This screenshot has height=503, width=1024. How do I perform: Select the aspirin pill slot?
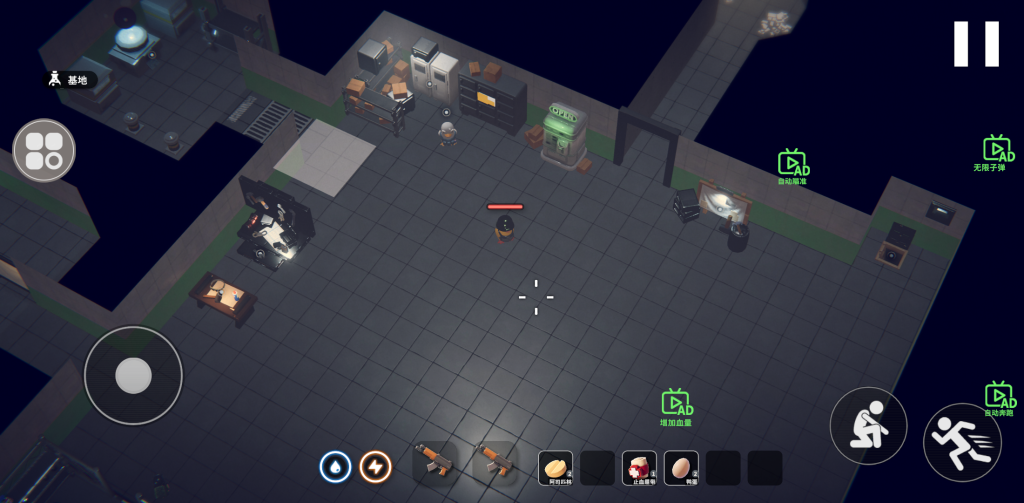coord(555,467)
